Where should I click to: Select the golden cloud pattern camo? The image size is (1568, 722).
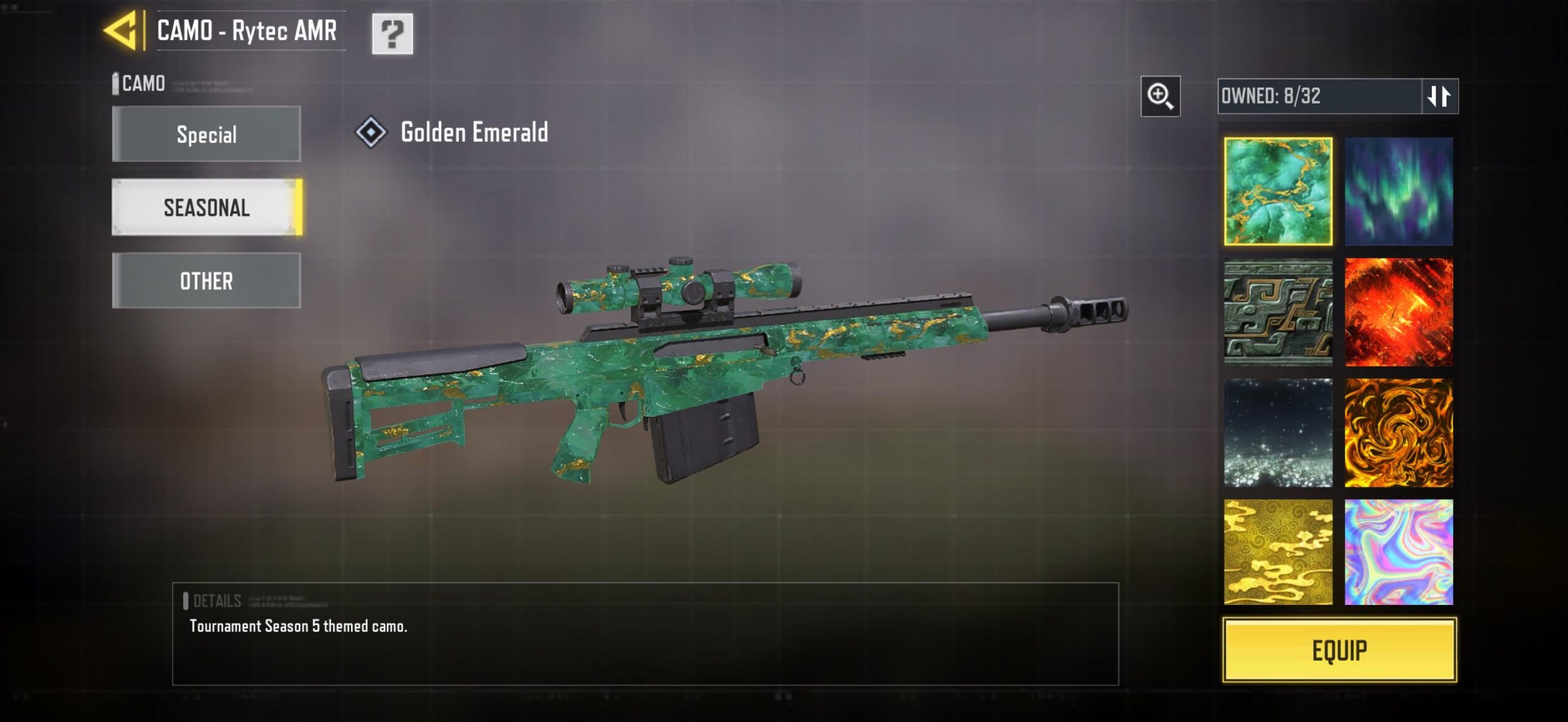[1278, 552]
